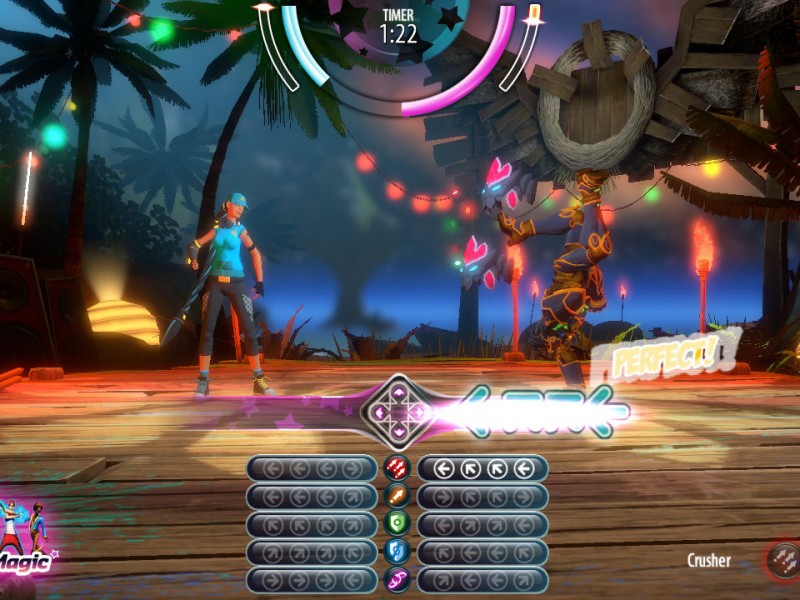
Task: Activate the green shield defense icon
Action: pyautogui.click(x=397, y=524)
